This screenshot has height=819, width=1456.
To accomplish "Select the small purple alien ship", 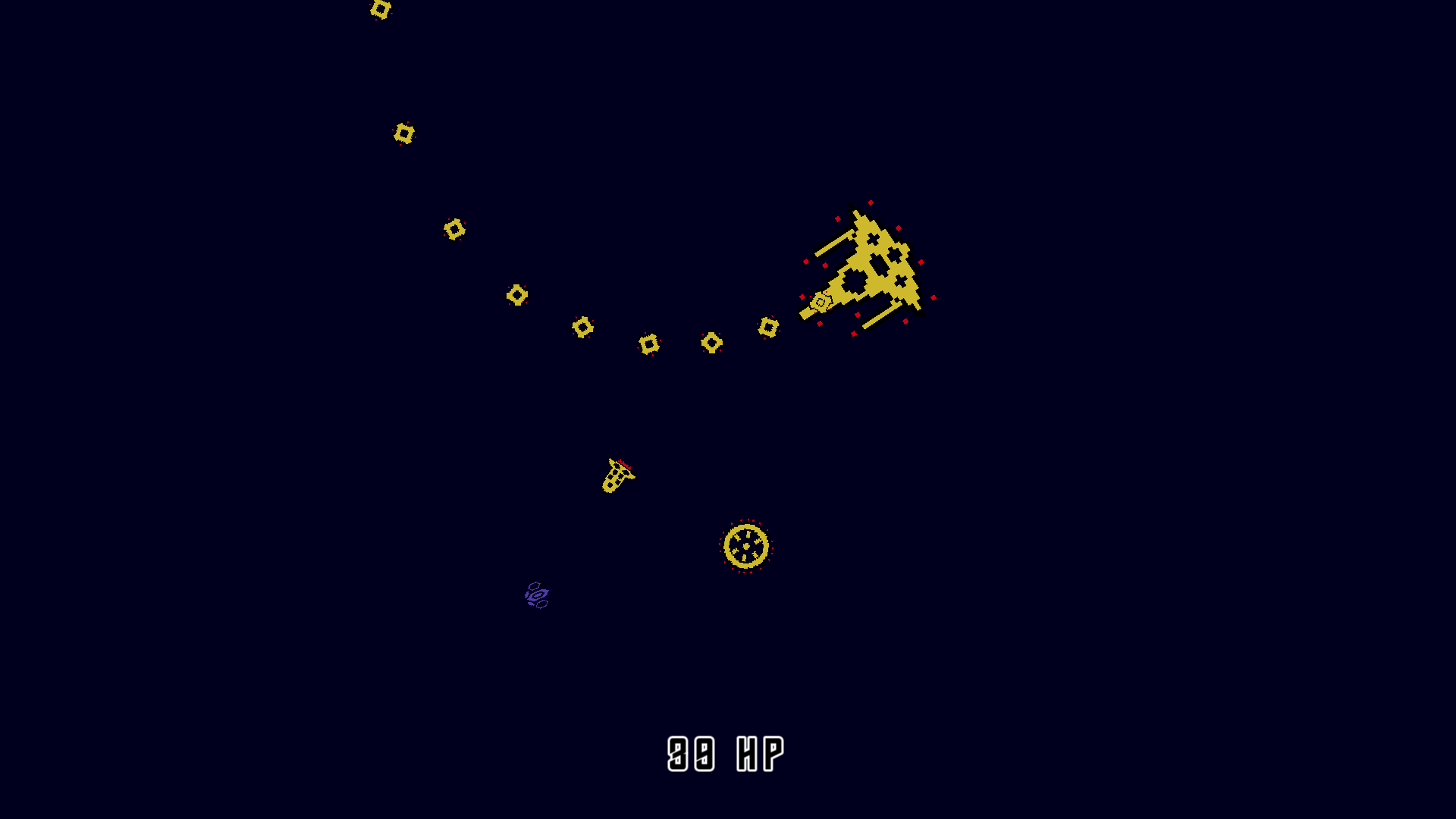I will pyautogui.click(x=536, y=594).
